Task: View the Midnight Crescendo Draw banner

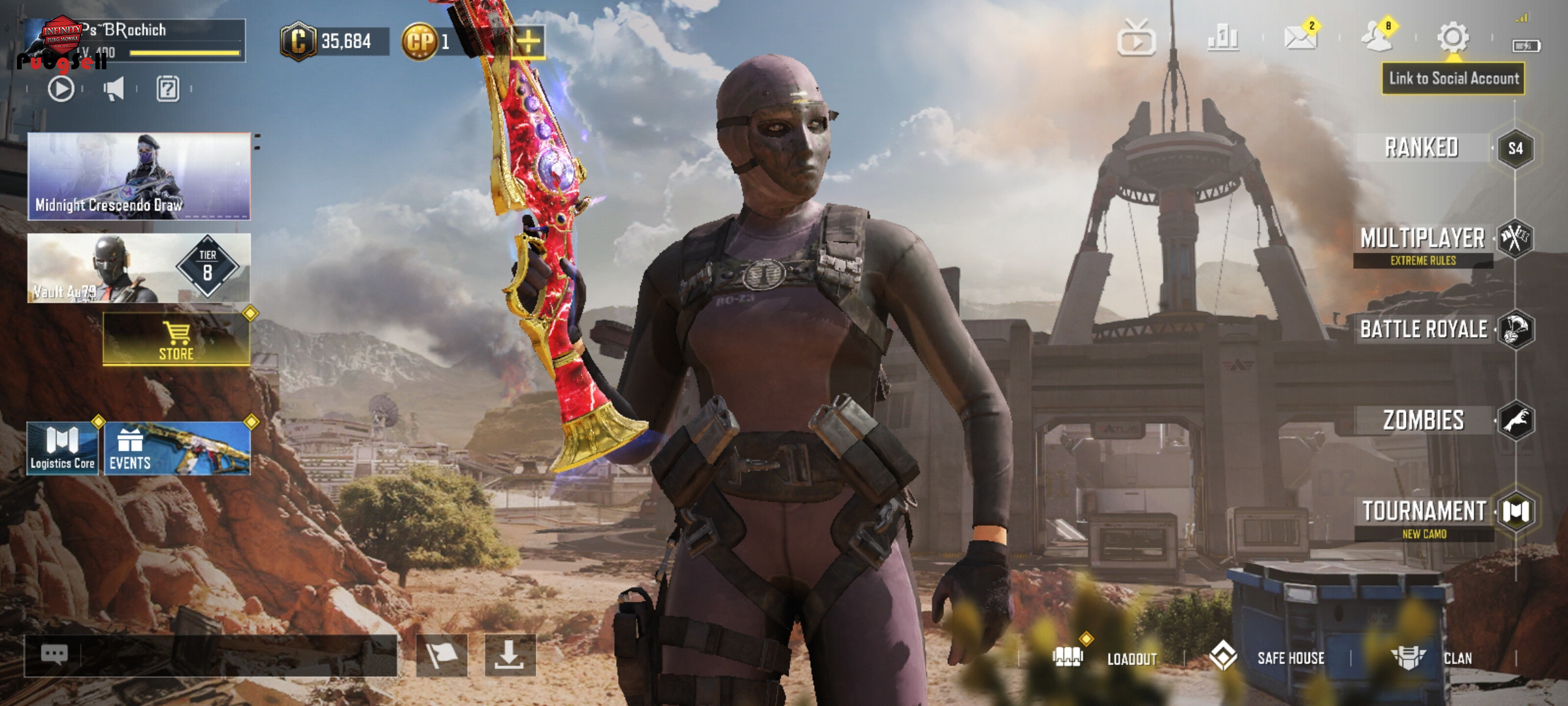Action: (x=139, y=176)
